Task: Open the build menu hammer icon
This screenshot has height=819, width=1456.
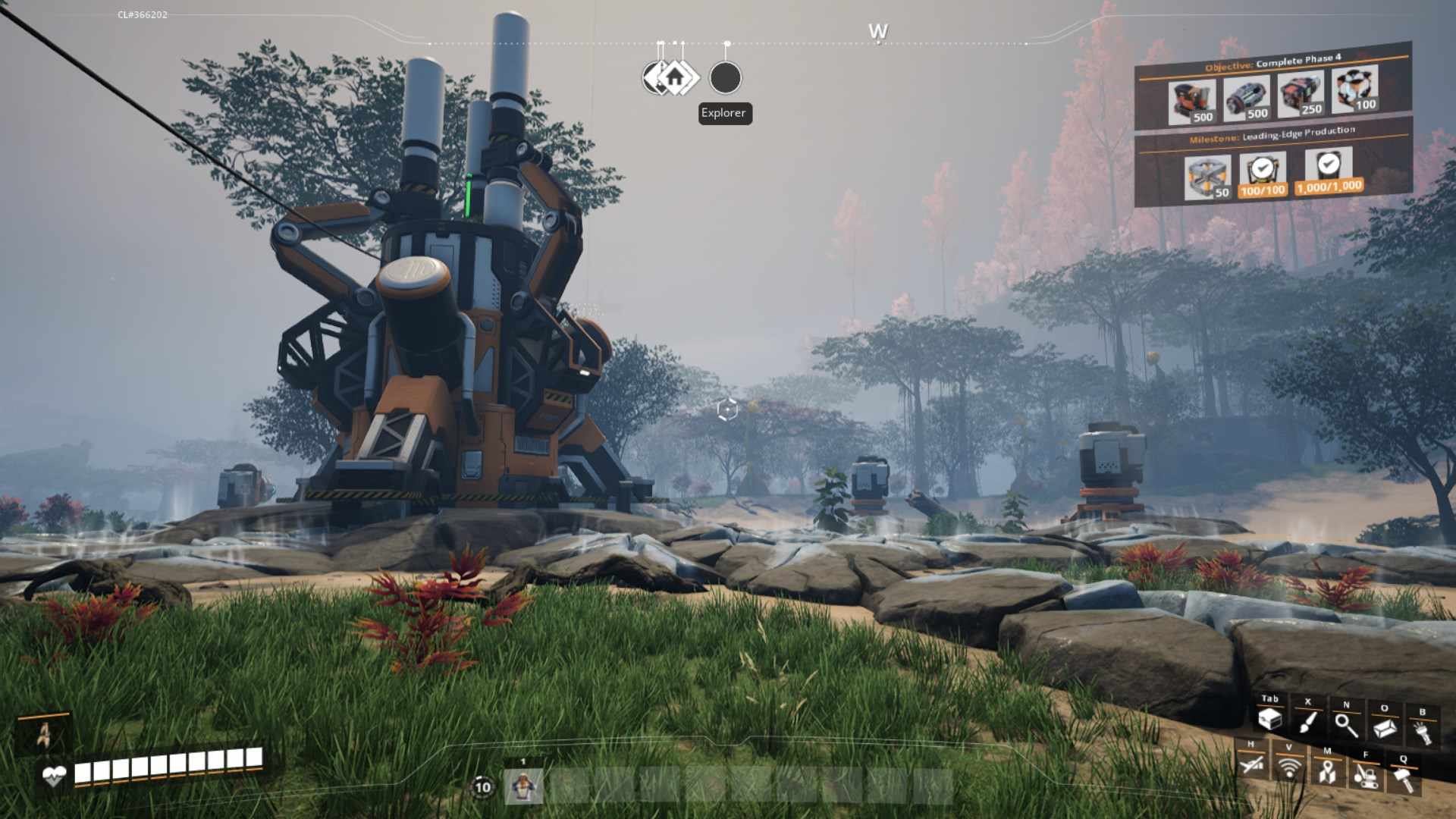Action: [x=1404, y=779]
